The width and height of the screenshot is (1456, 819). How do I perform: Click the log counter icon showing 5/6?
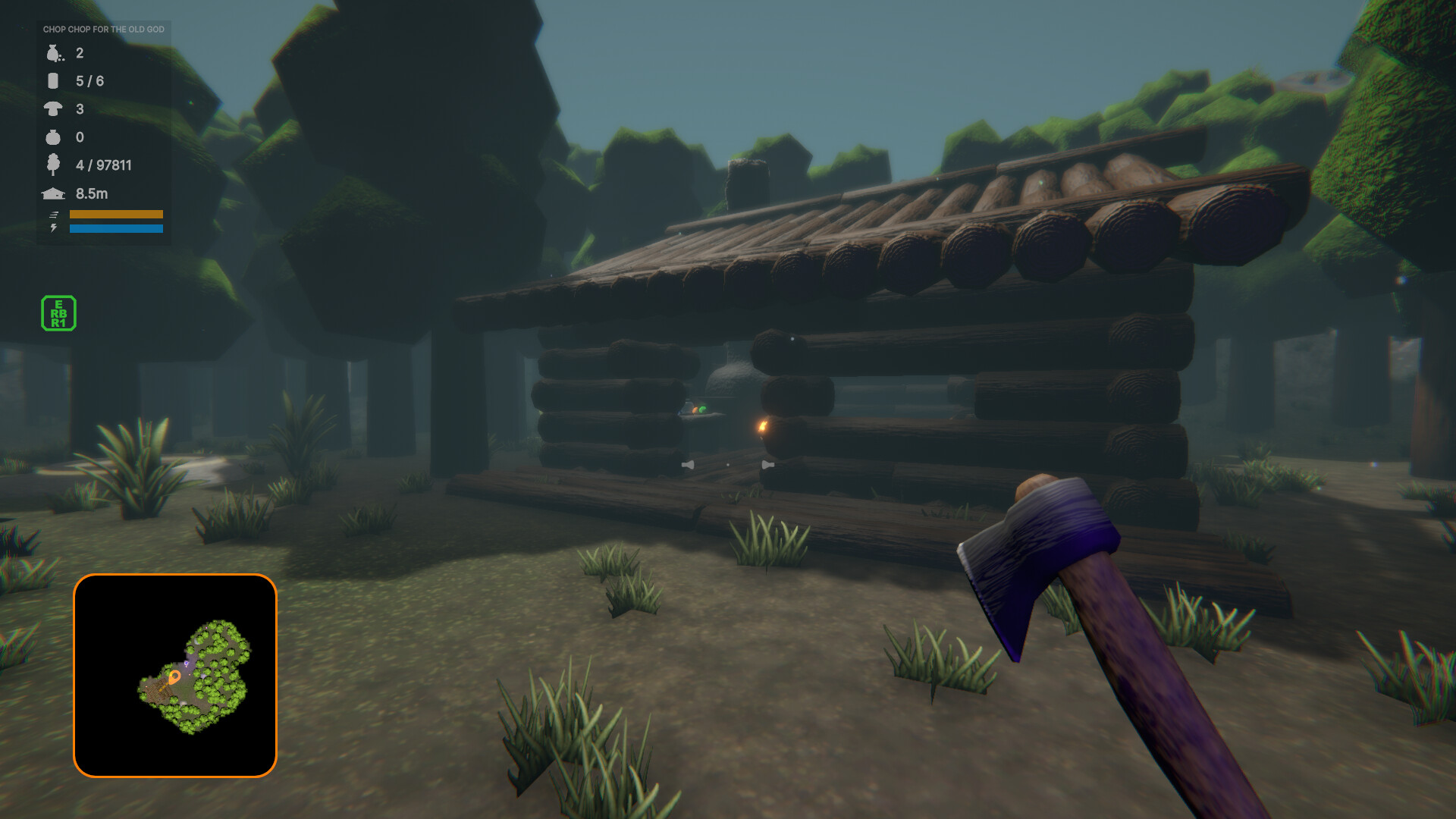[52, 81]
